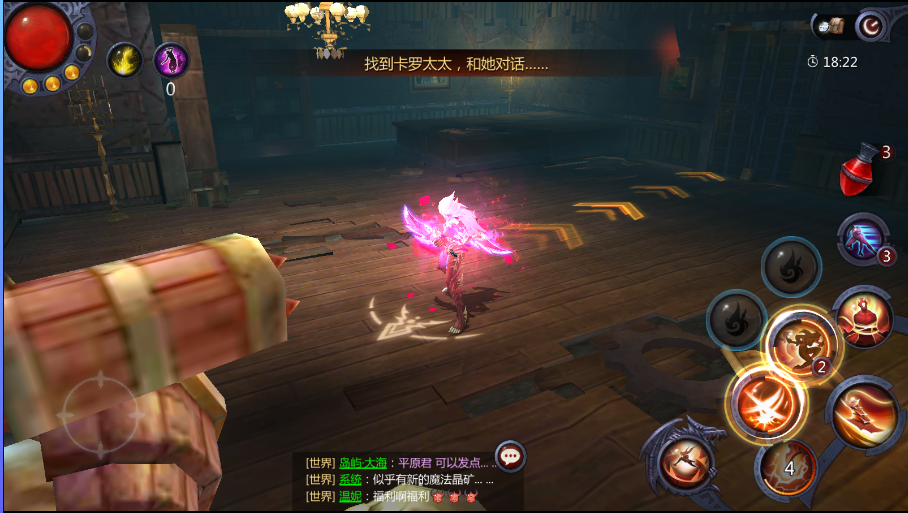Tap the large glowing slash attack button
The width and height of the screenshot is (908, 513).
(765, 401)
